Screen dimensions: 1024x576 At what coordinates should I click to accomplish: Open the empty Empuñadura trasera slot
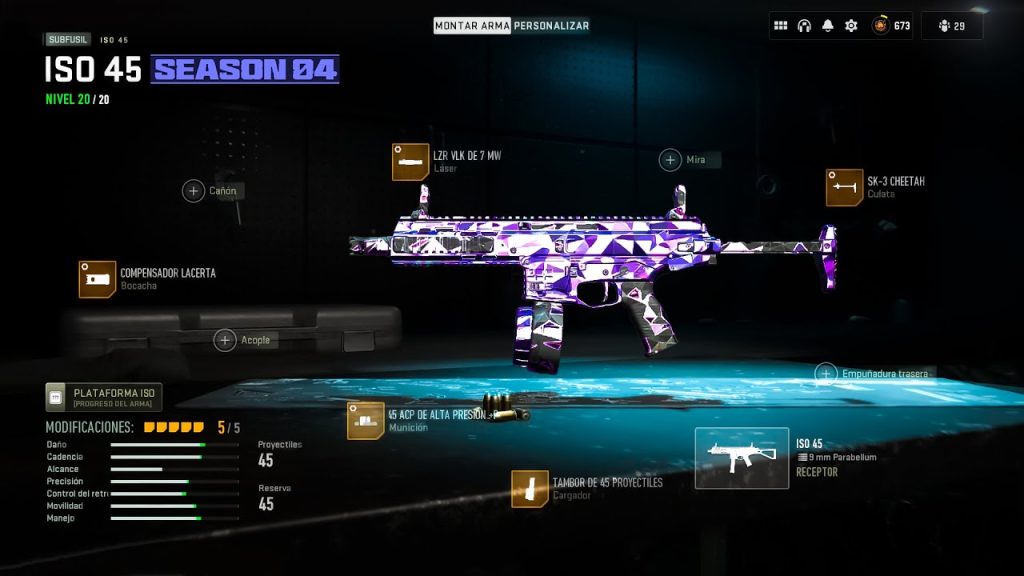(826, 374)
